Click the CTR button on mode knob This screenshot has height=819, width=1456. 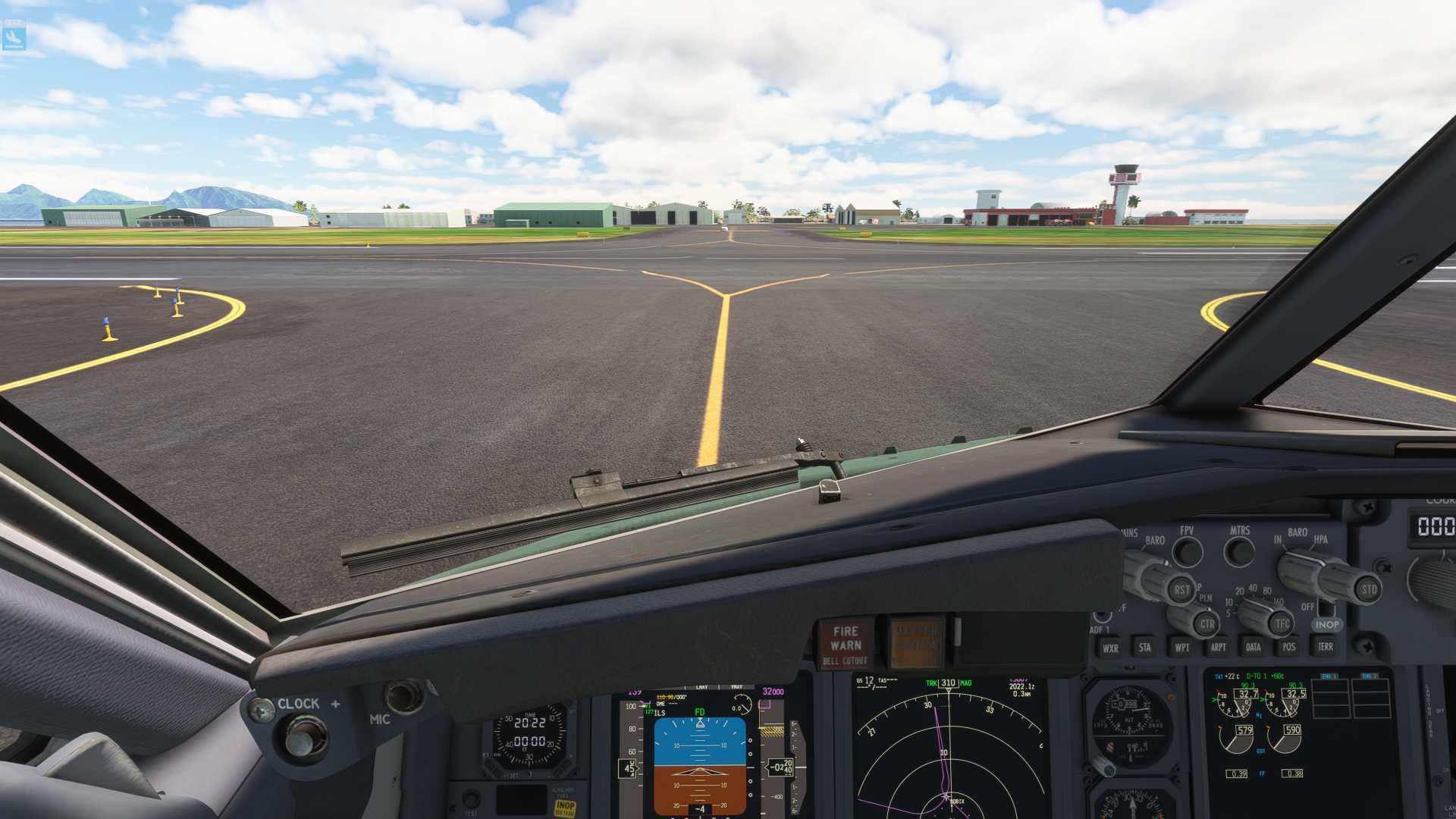1207,624
